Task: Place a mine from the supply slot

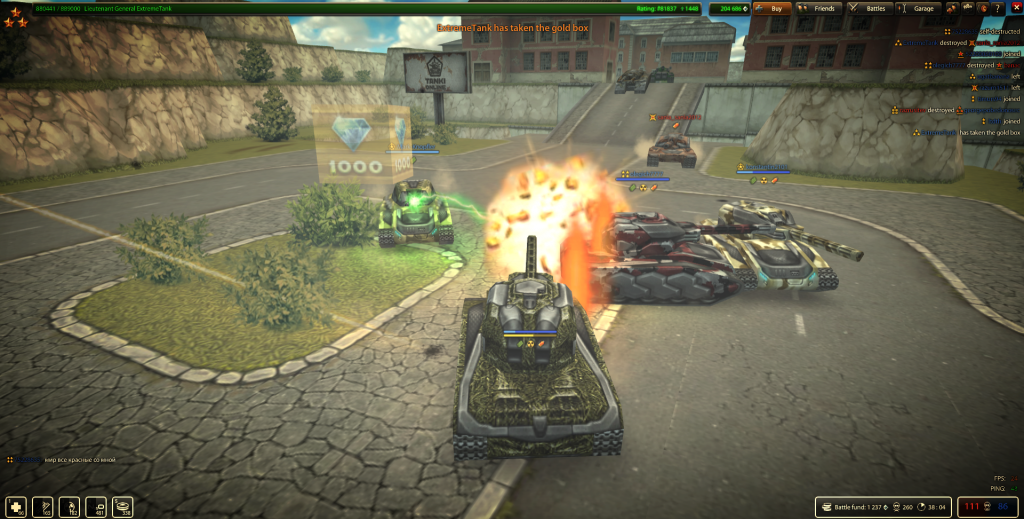Action: [123, 506]
